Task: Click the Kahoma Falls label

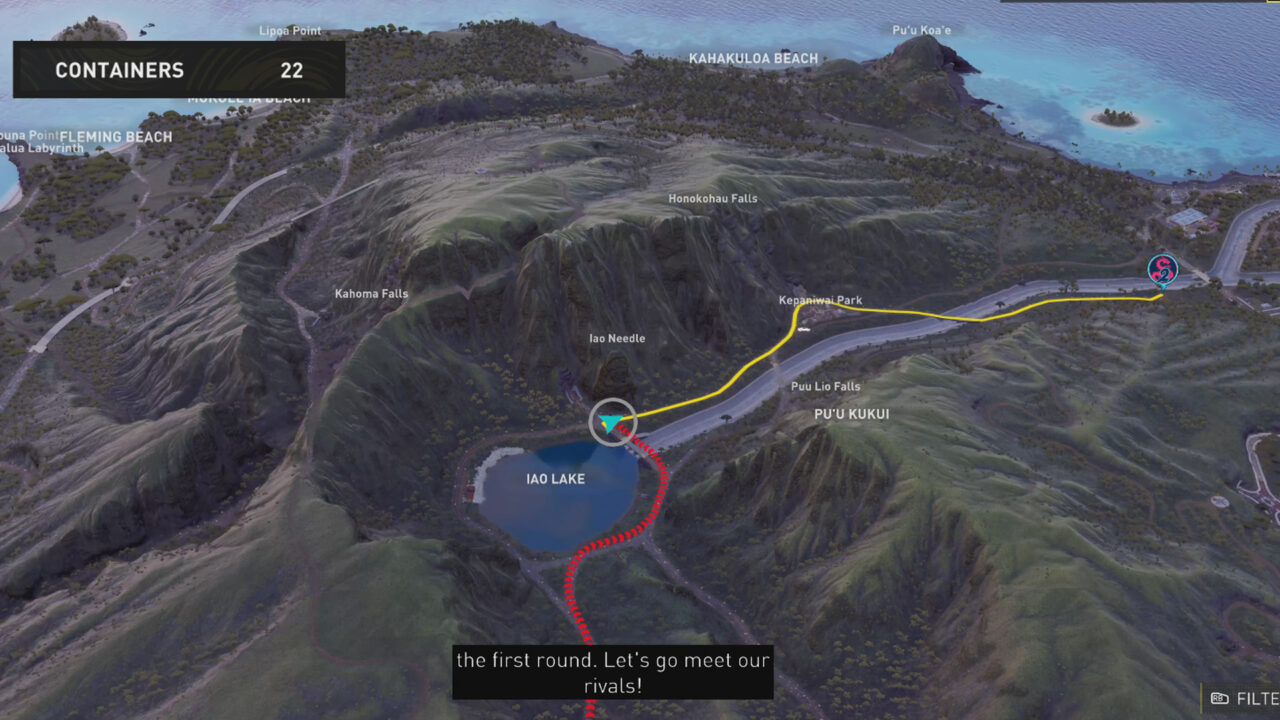Action: 371,293
